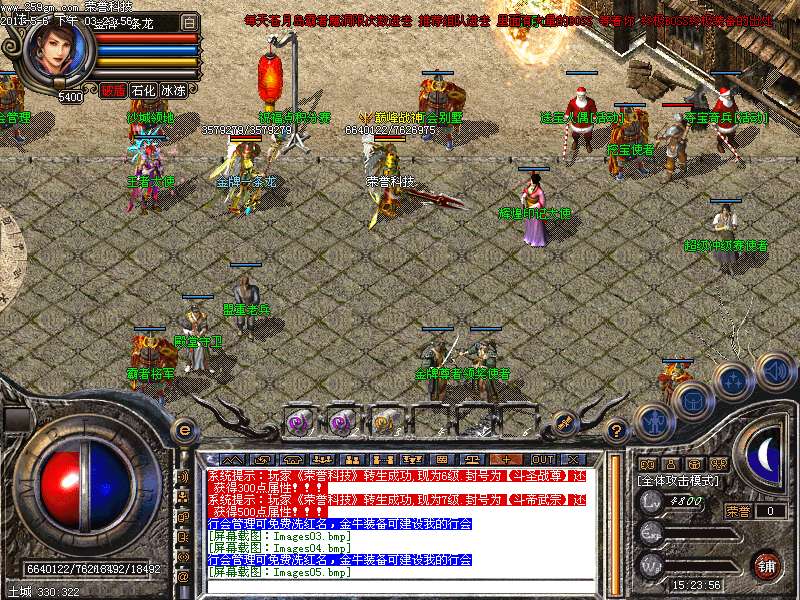Screen dimensions: 800x600
Task: Open the character equipment panel
Action: pyautogui.click(x=655, y=423)
